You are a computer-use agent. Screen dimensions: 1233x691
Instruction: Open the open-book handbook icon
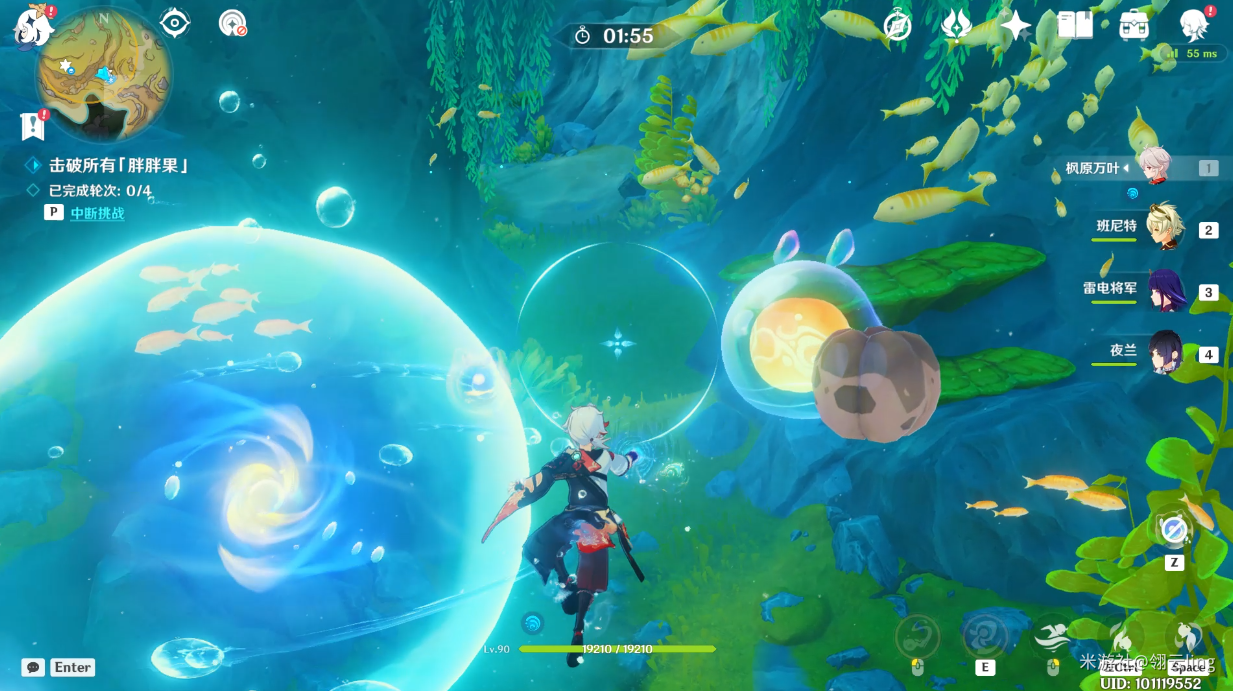[x=1075, y=26]
